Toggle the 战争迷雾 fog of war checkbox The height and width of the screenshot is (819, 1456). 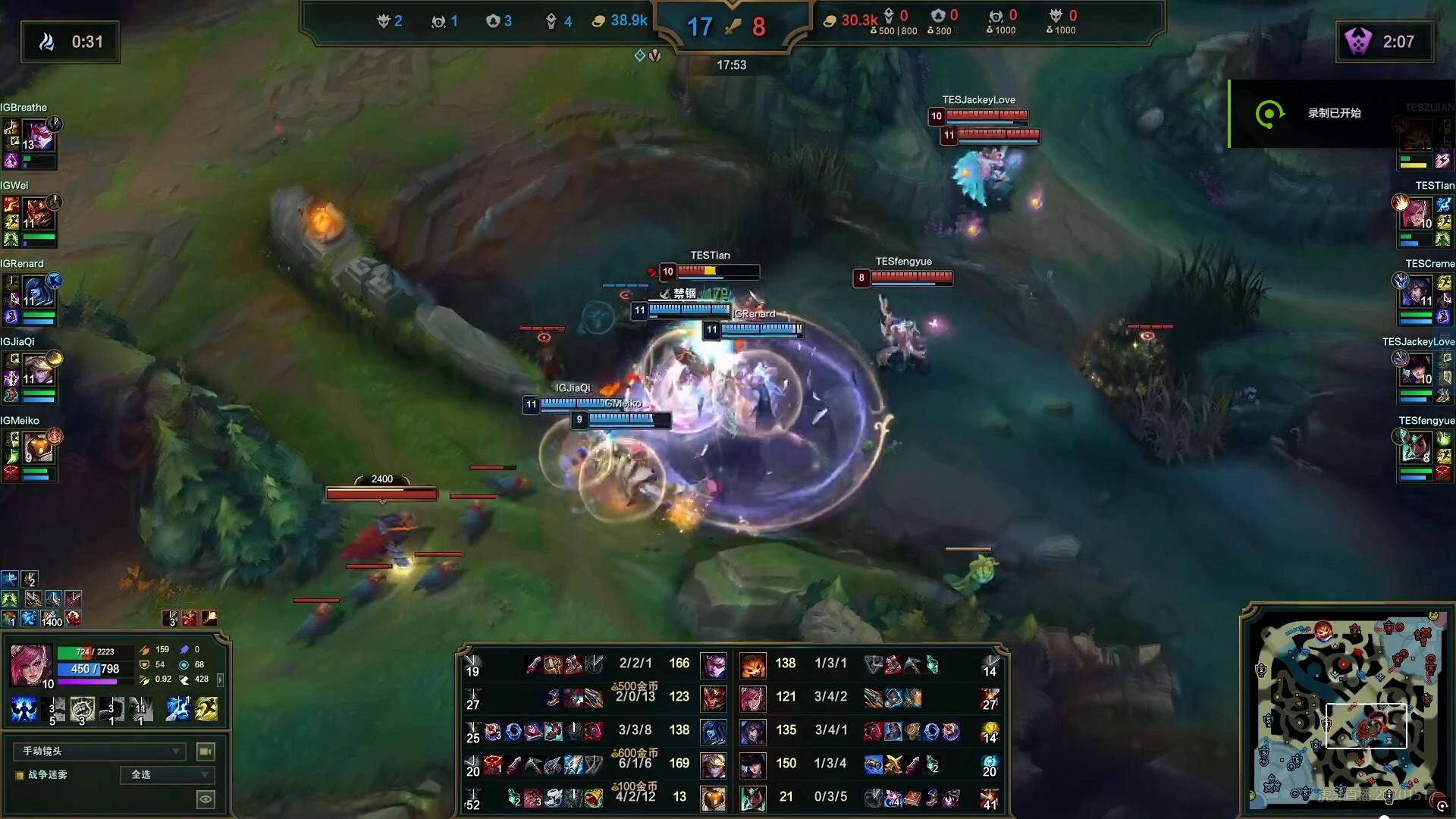coord(20,775)
